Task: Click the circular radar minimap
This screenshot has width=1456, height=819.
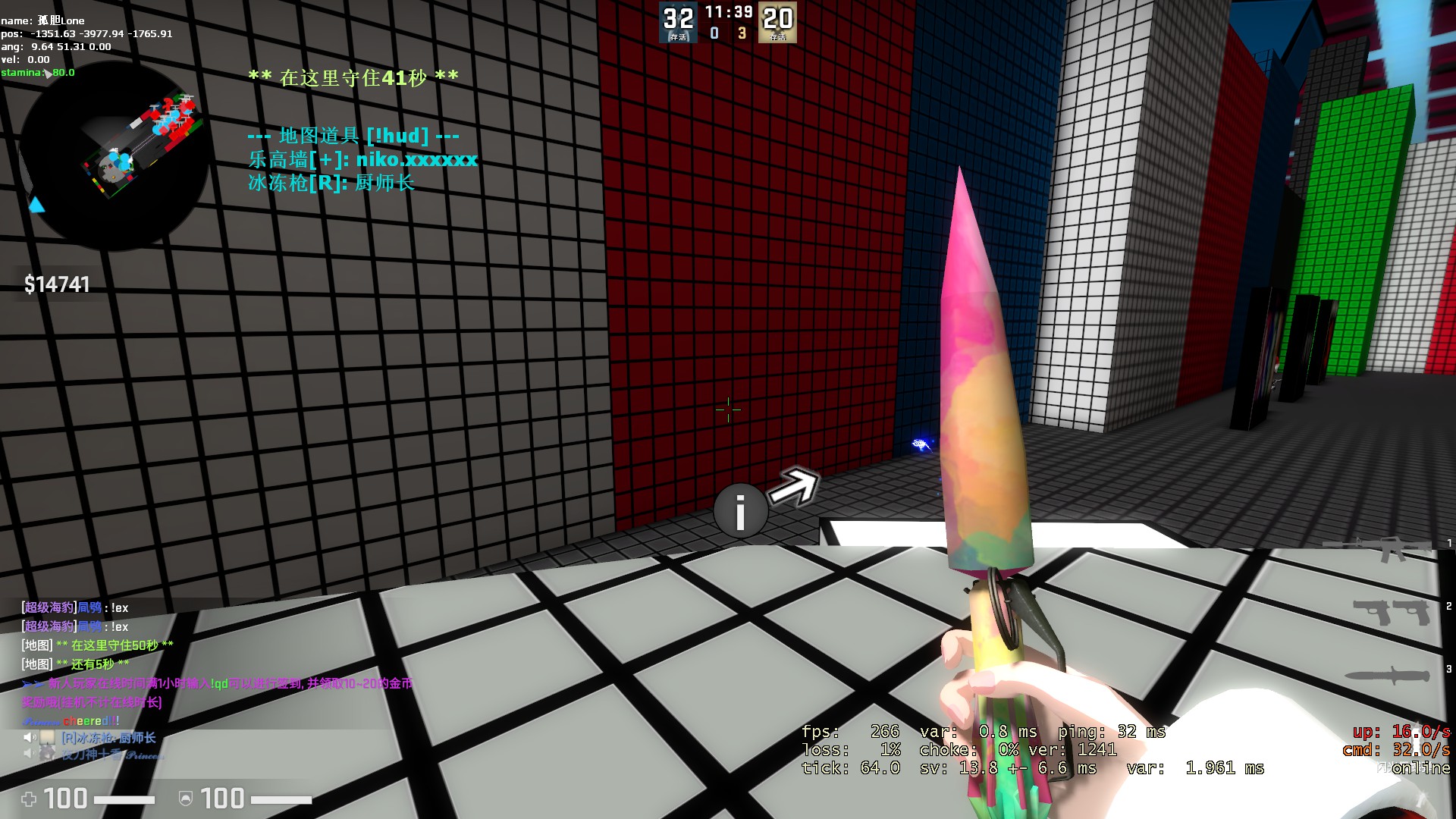Action: [x=114, y=155]
